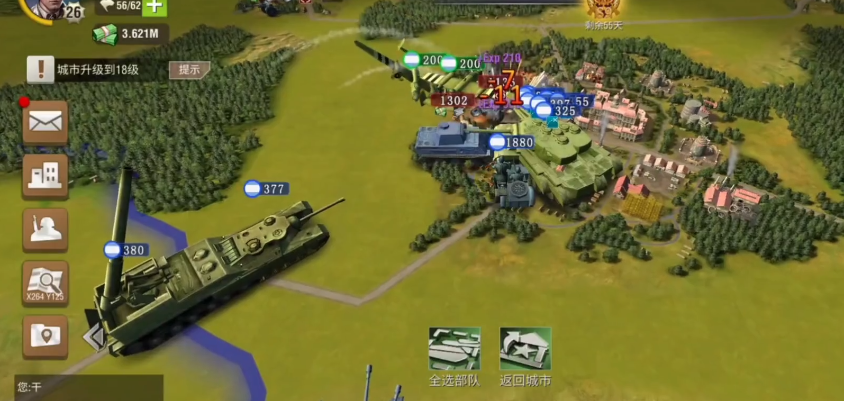Open the mail envelope icon
Viewport: 844px width, 401px height.
[46, 122]
